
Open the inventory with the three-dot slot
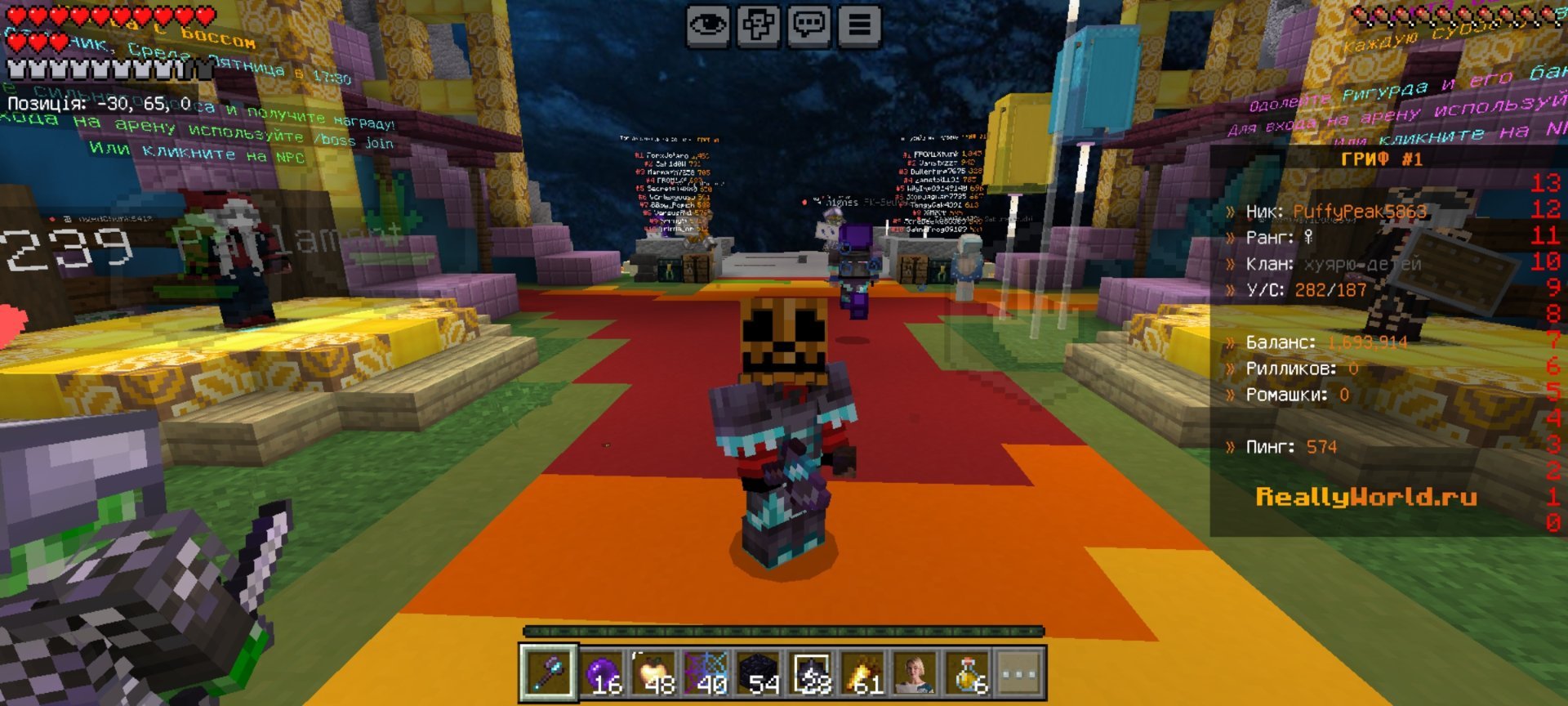tap(1020, 674)
